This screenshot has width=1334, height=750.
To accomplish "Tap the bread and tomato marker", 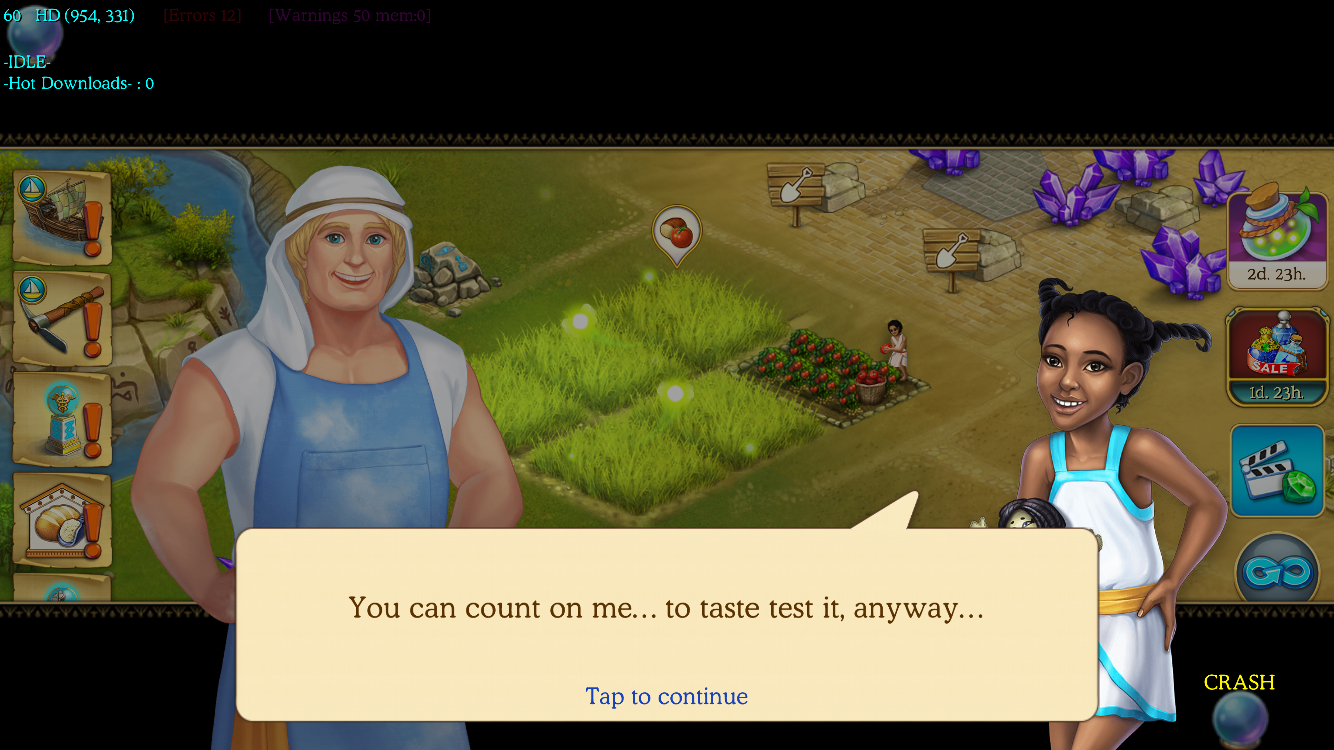I will point(677,234).
